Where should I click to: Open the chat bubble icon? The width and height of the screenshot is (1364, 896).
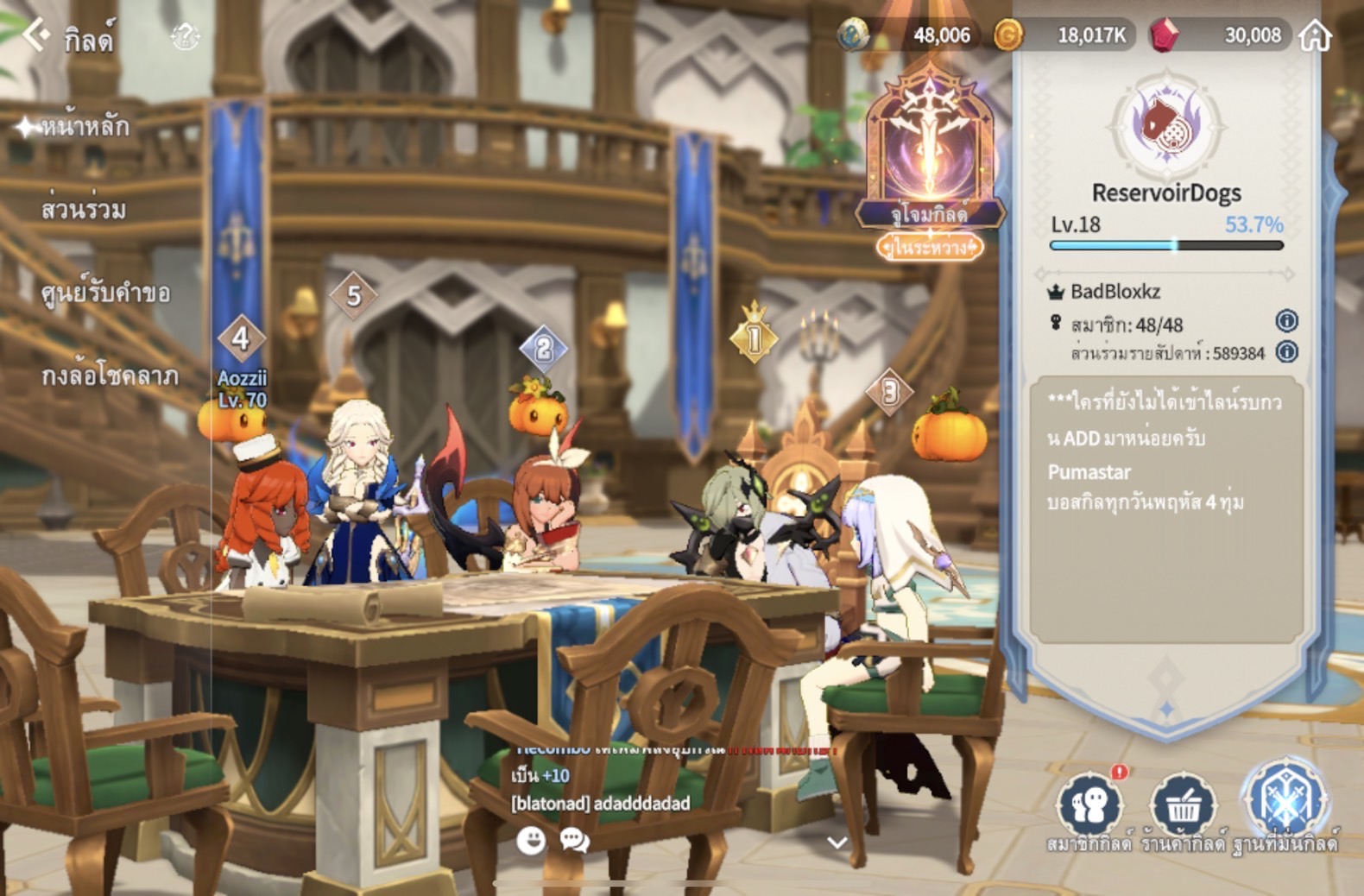(x=575, y=840)
